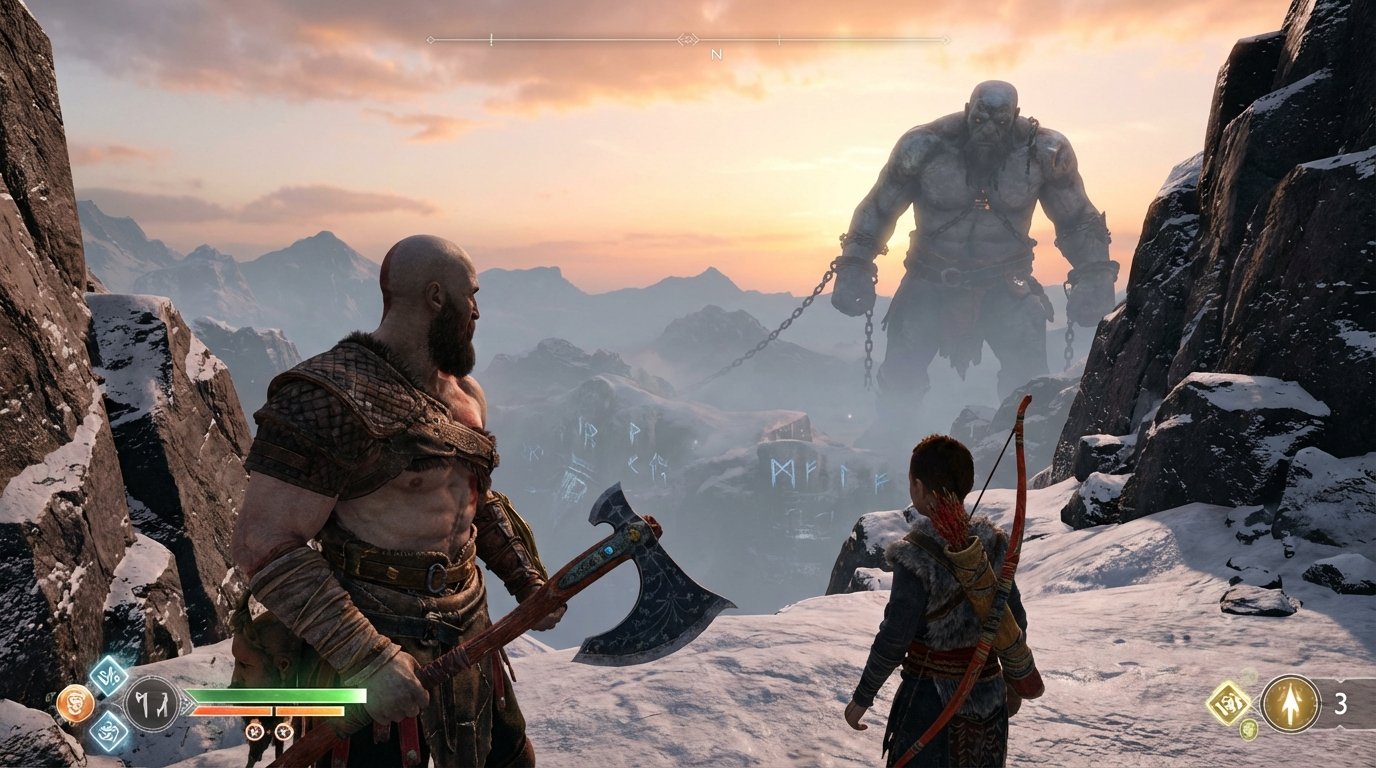Select the Spartan Rage icon
The height and width of the screenshot is (768, 1376).
pos(76,703)
